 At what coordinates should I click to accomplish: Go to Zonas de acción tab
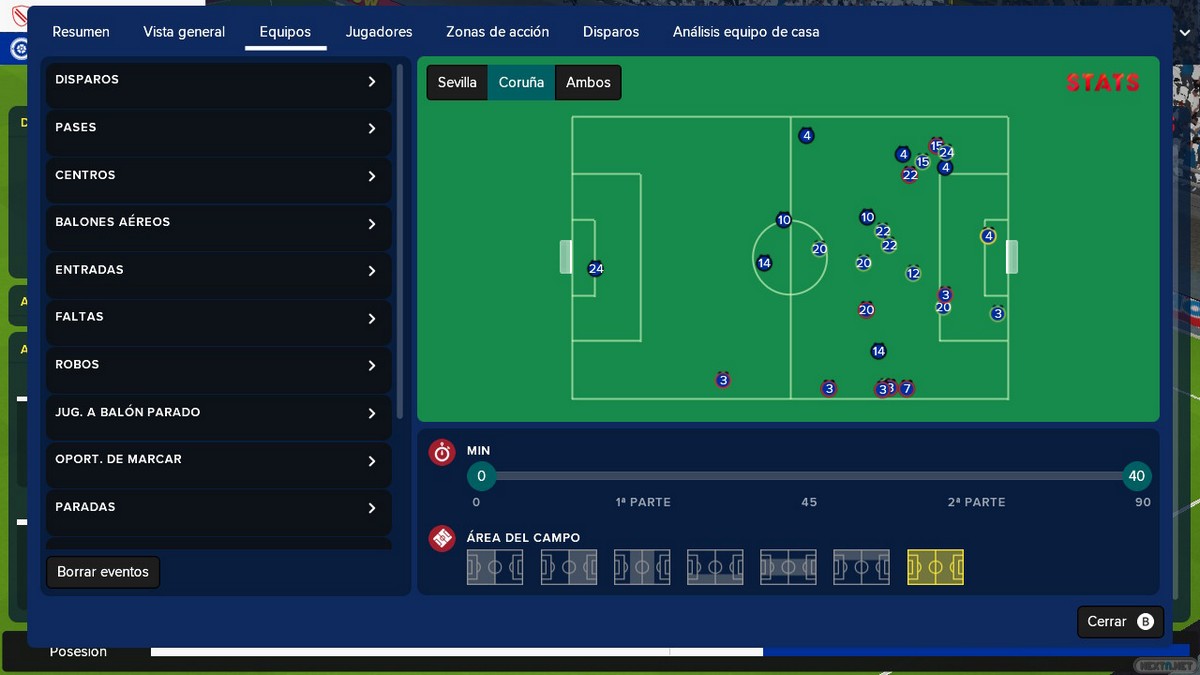[x=497, y=32]
